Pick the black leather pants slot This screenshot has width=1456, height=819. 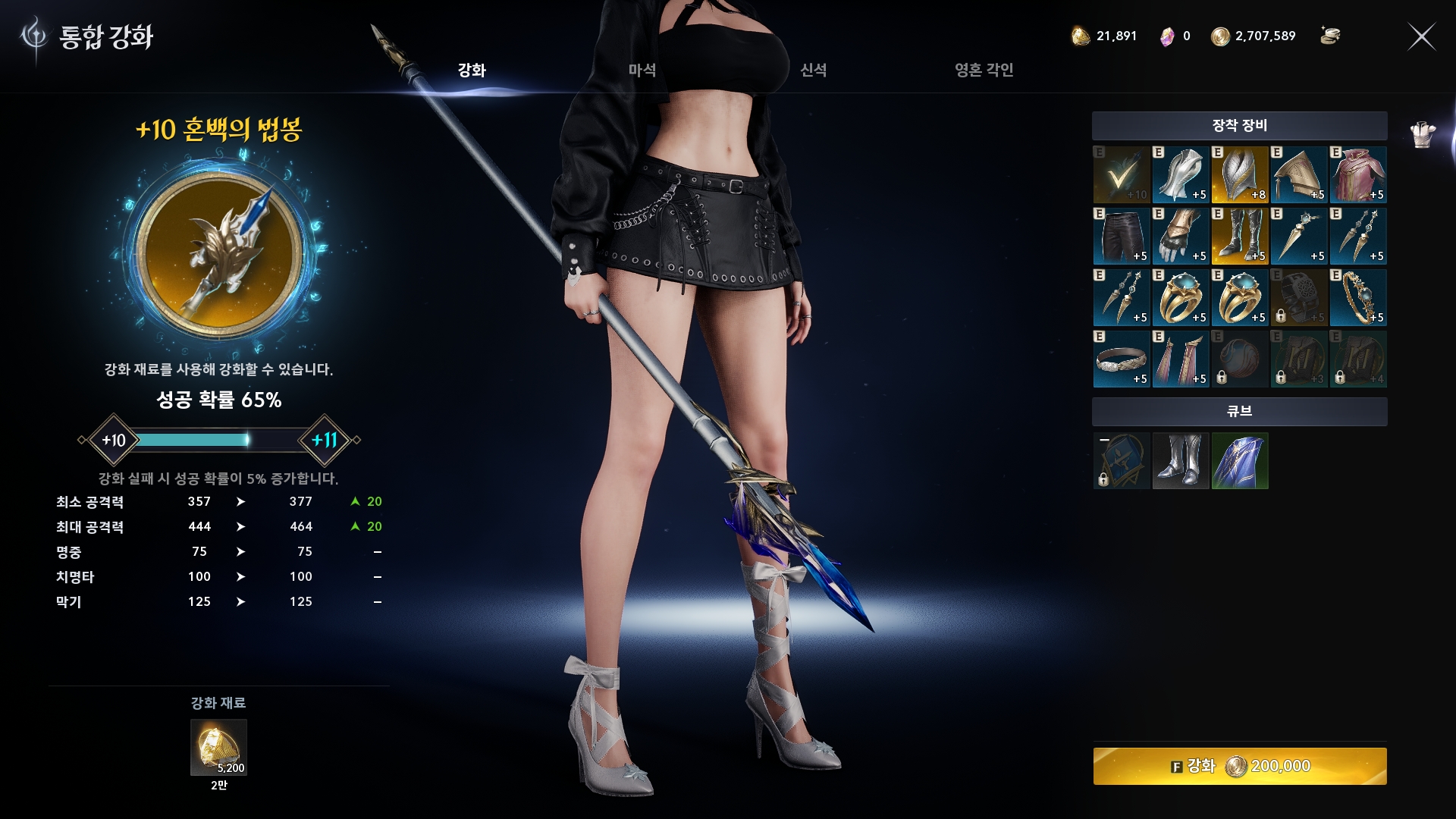coord(1121,236)
